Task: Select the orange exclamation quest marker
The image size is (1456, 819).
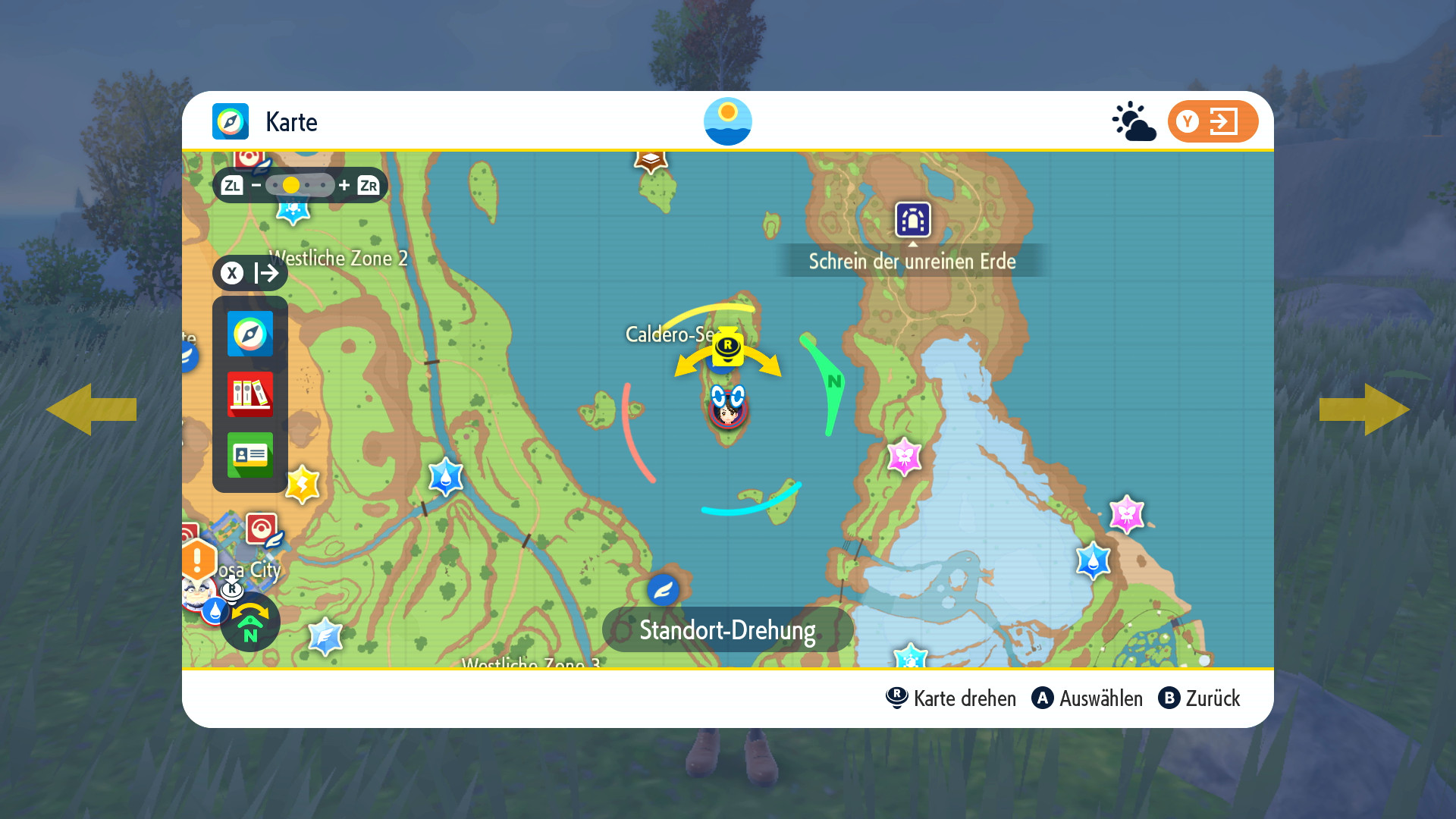Action: (198, 561)
